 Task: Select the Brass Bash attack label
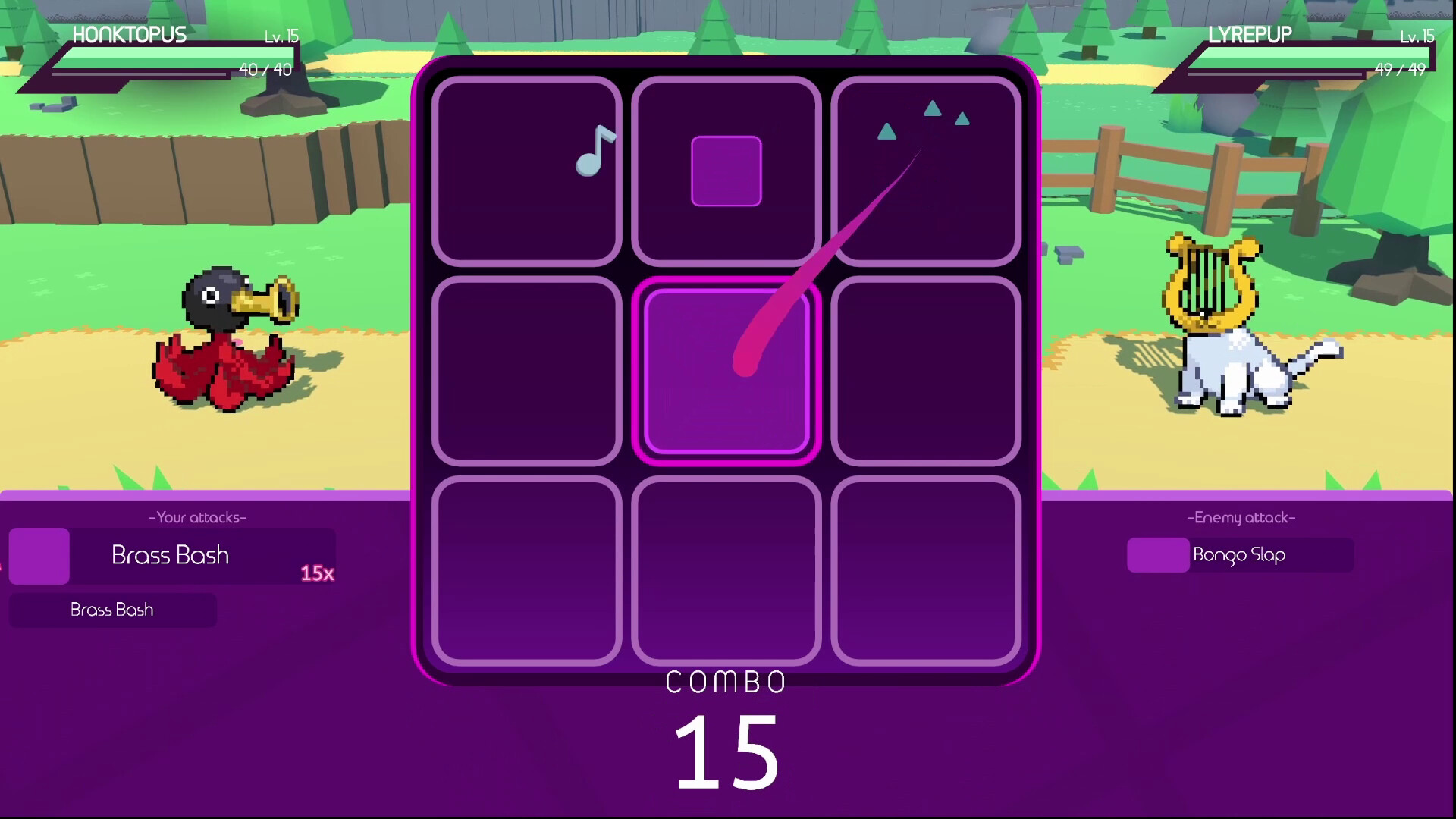[x=171, y=555]
